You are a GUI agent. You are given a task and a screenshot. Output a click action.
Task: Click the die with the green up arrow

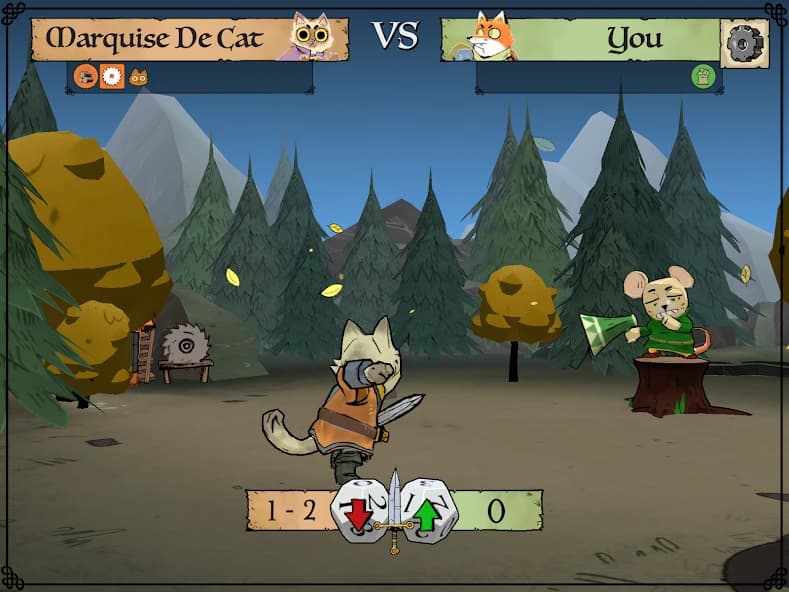[x=428, y=511]
